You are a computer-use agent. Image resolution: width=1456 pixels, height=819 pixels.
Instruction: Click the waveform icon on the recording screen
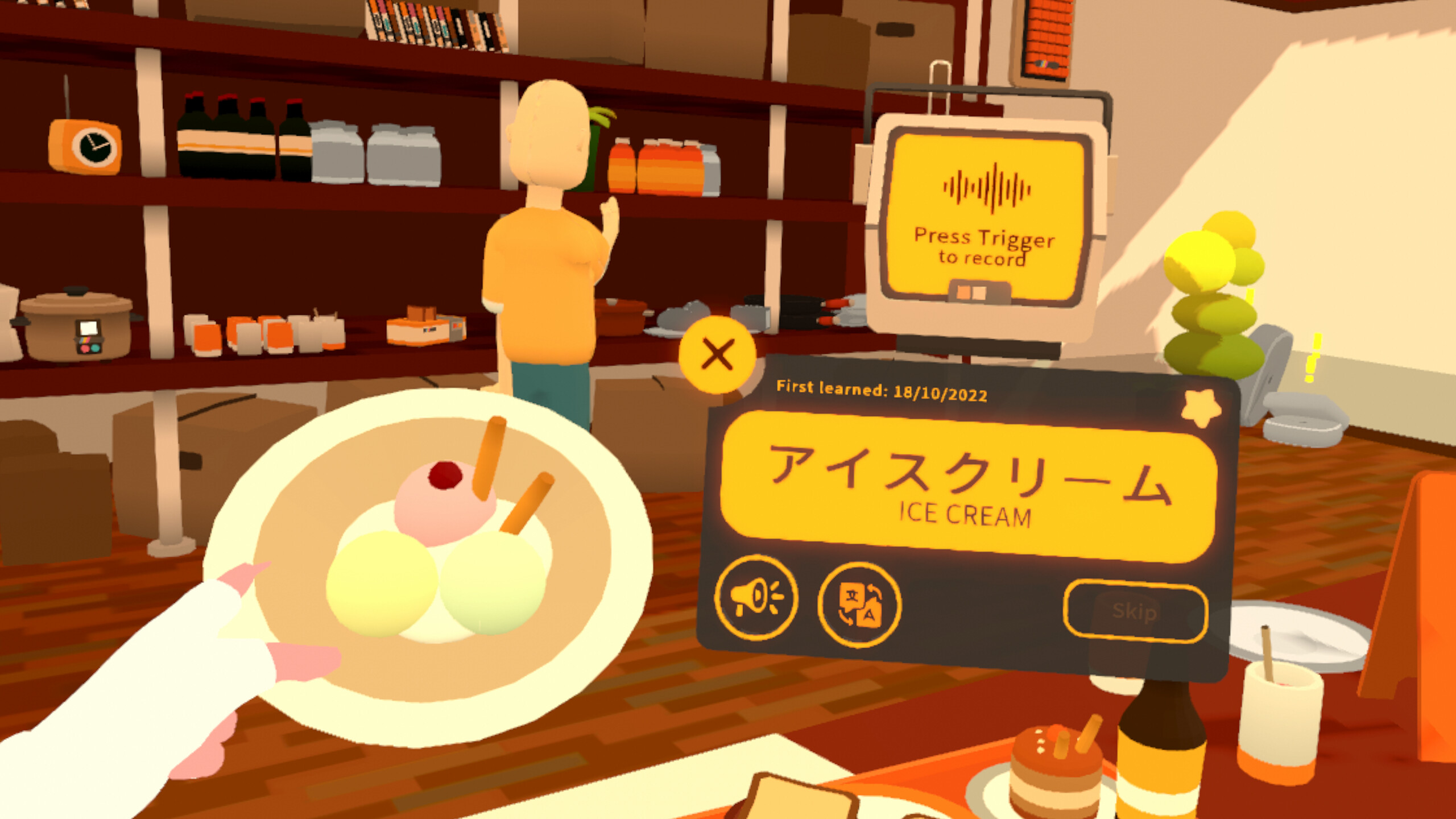[991, 186]
